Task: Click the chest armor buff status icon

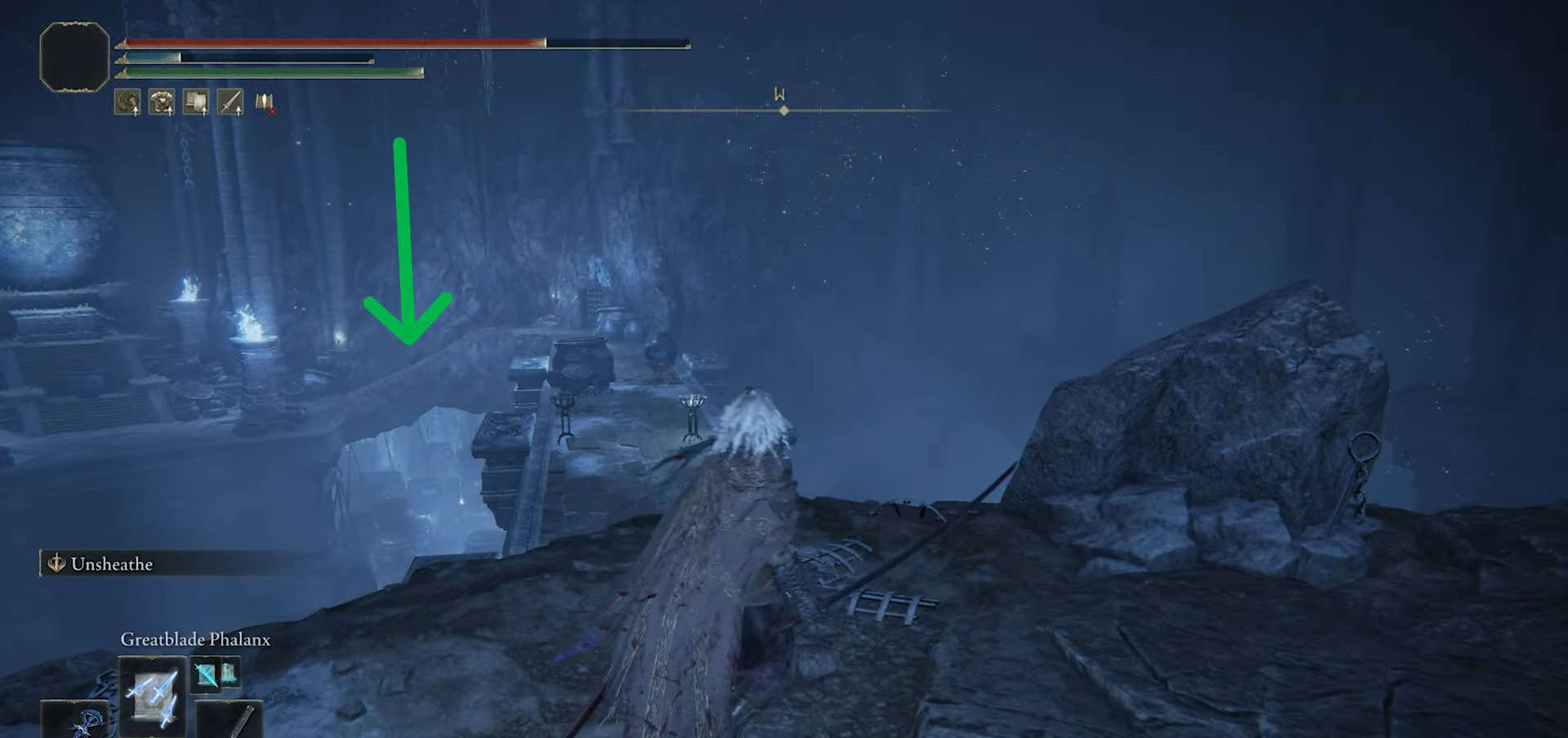Action: [x=162, y=102]
